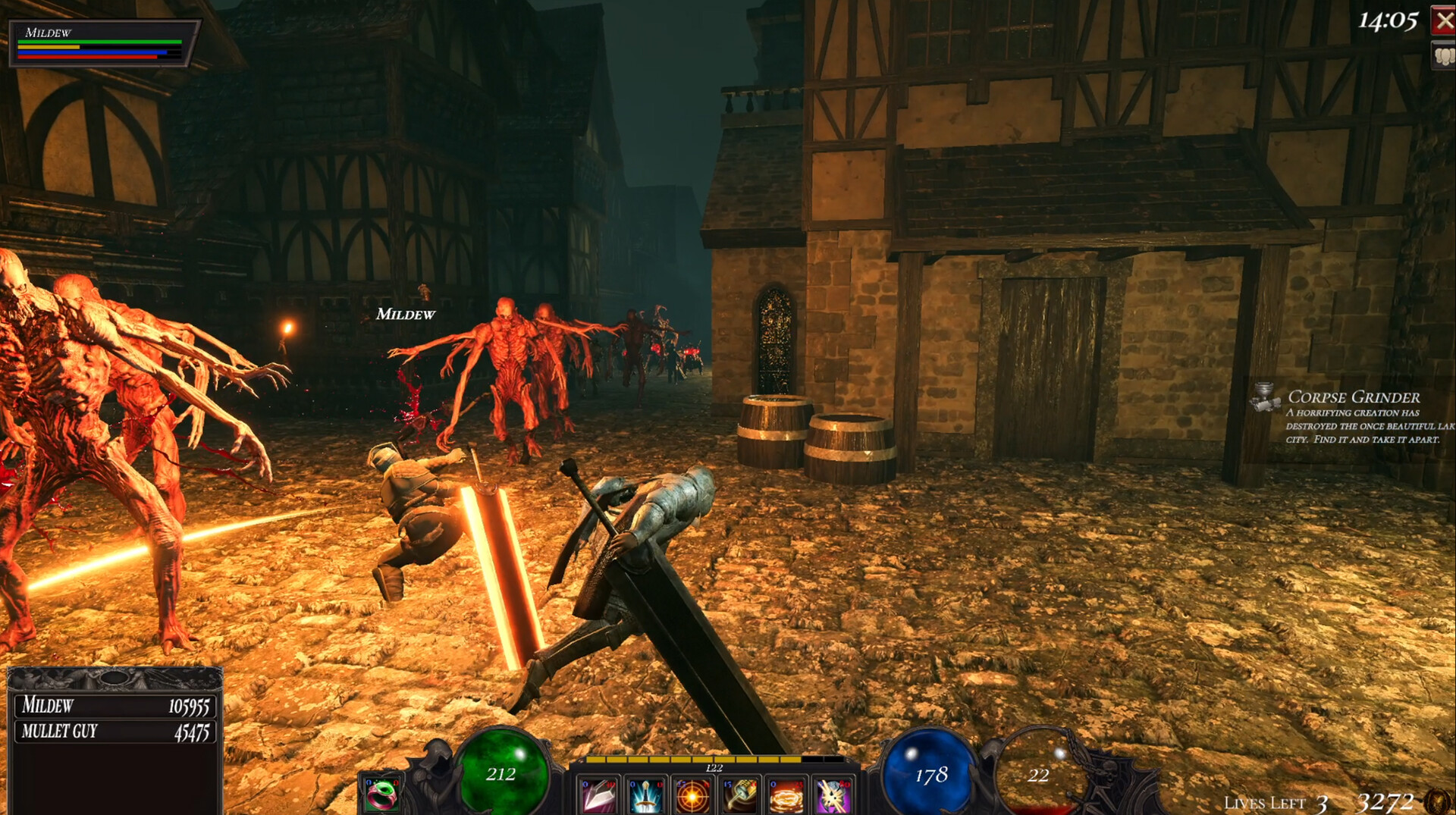Viewport: 1456px width, 815px height.
Task: Use the purple rock burst ability
Action: pyautogui.click(x=833, y=796)
